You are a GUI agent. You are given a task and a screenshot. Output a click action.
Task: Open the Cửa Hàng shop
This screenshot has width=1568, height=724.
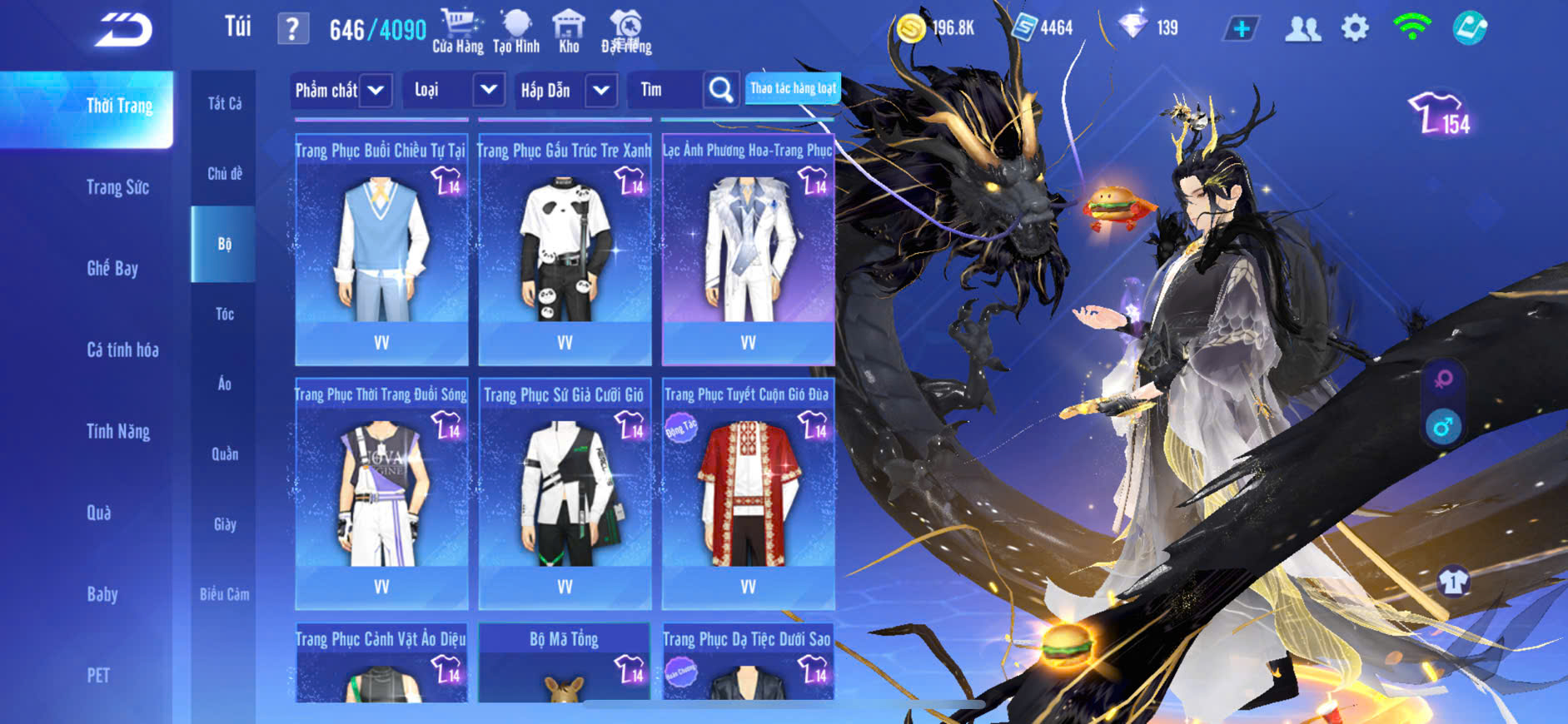[x=458, y=31]
